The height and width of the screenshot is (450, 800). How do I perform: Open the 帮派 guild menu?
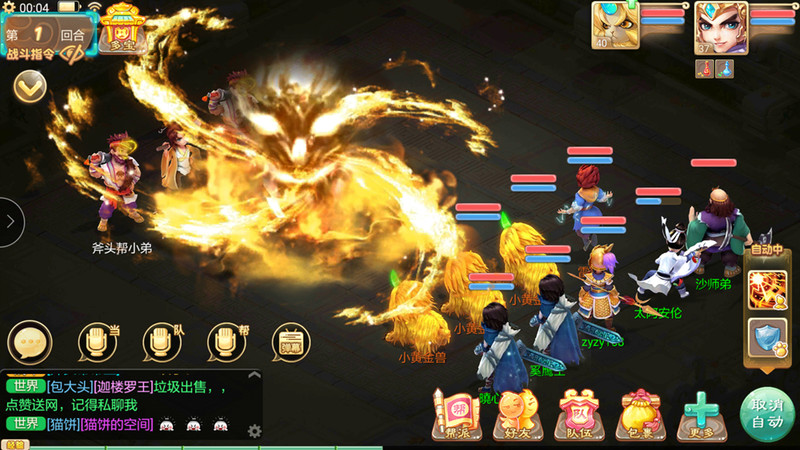click(452, 414)
